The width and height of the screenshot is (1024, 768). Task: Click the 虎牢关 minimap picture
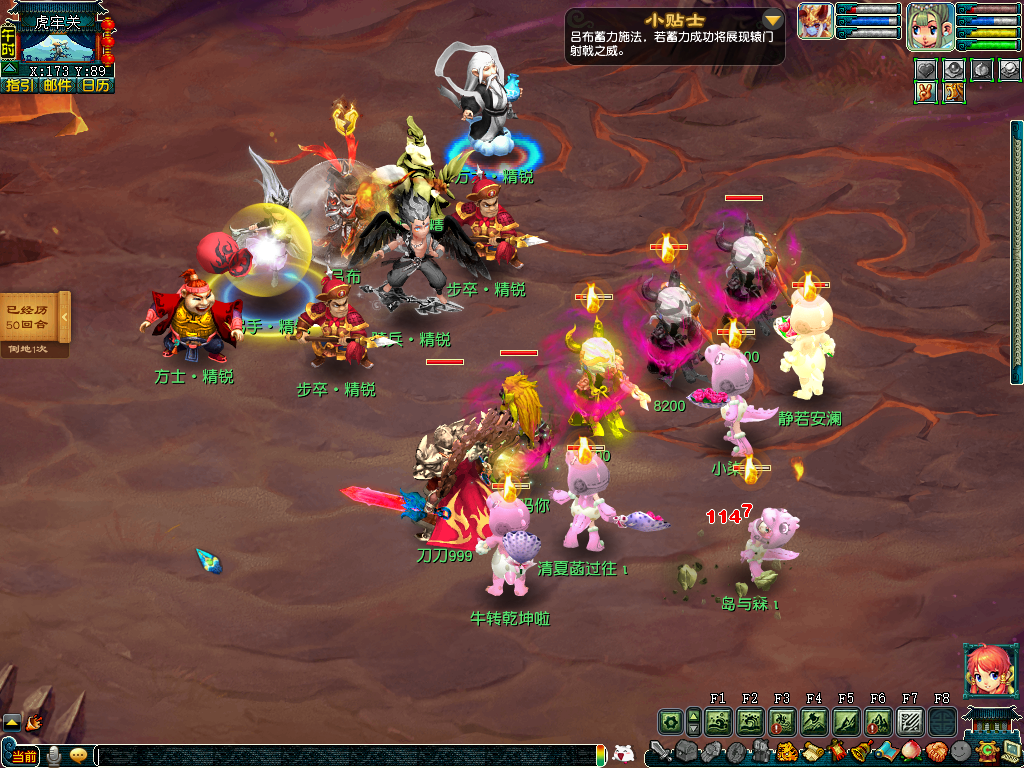point(59,46)
